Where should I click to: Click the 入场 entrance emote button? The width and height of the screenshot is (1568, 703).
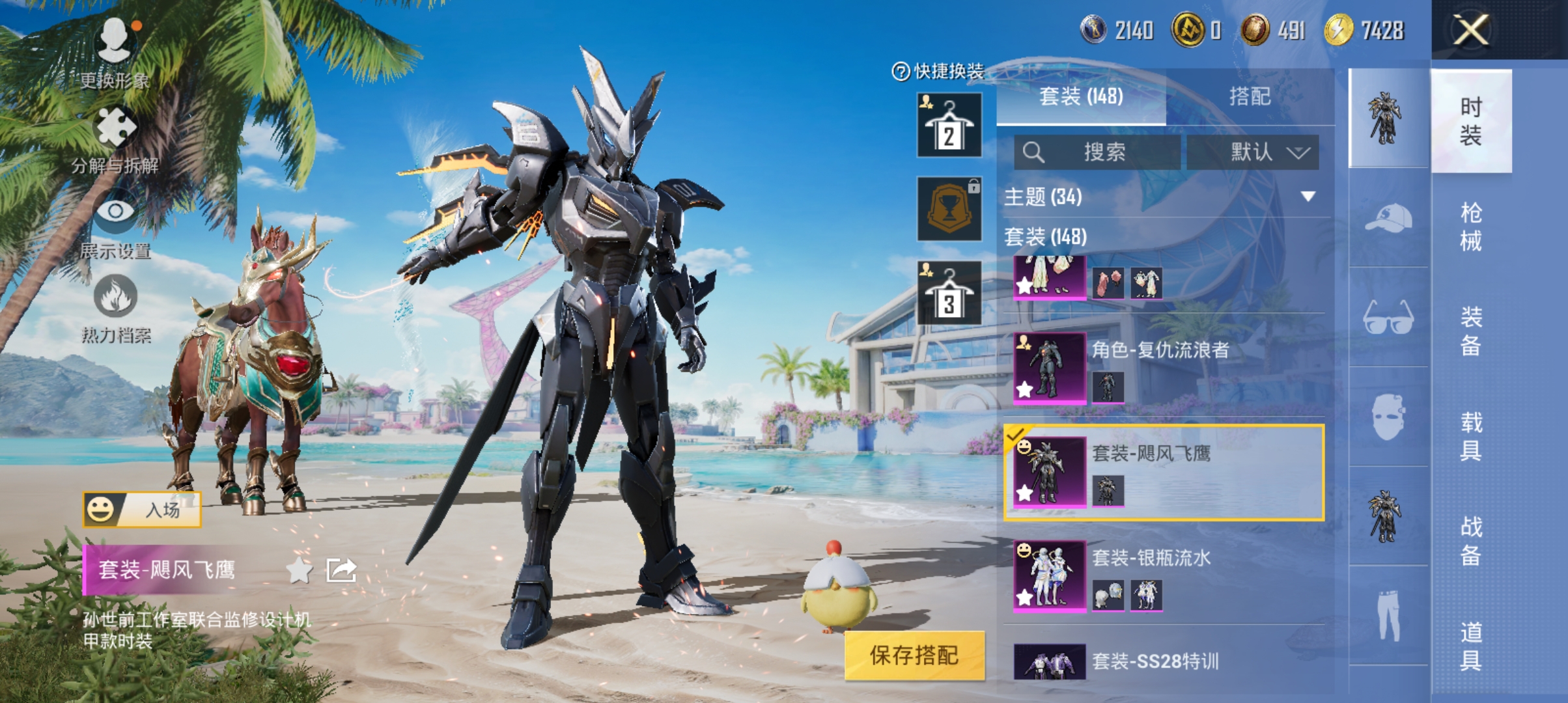pos(142,510)
